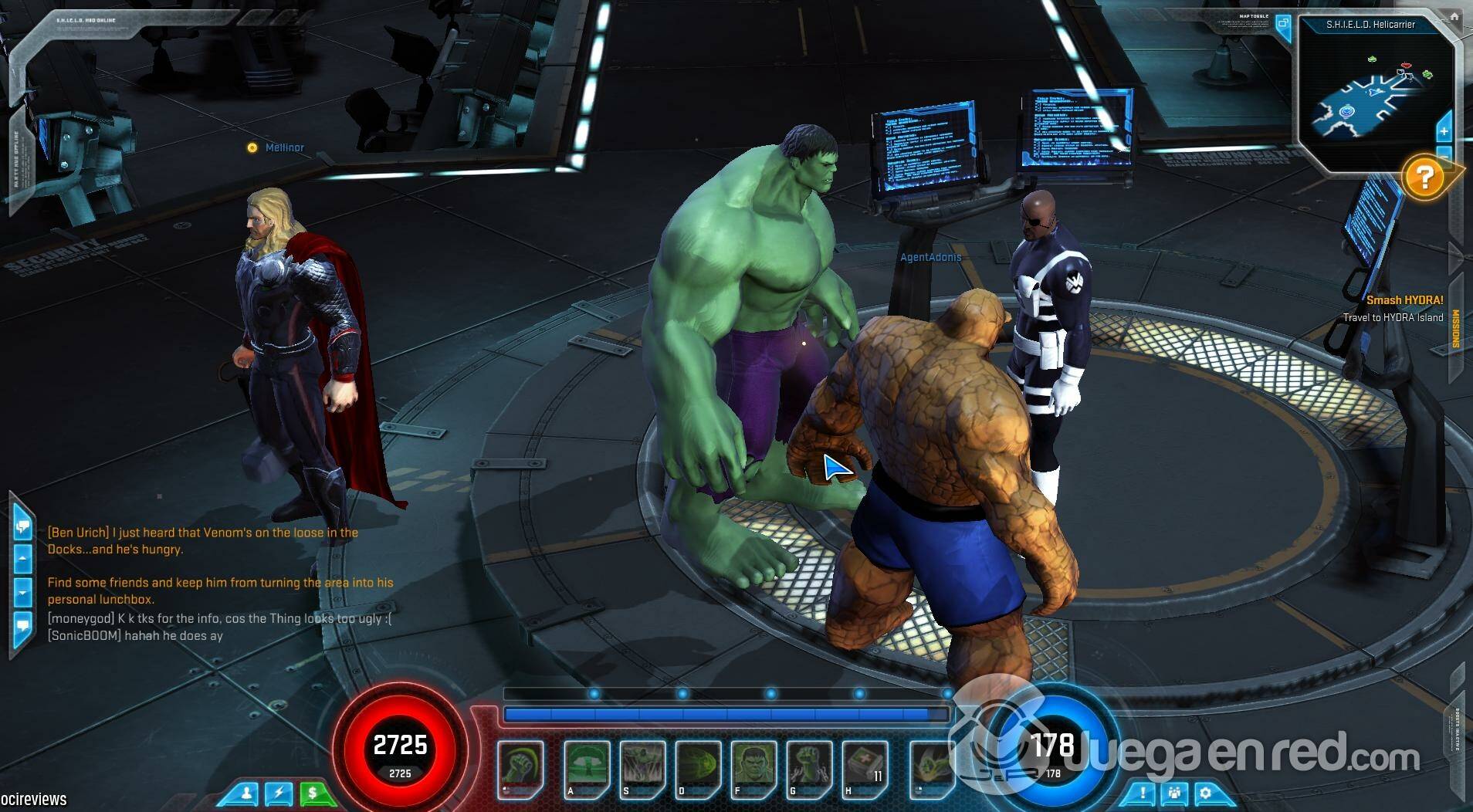Click the S.H.I.E.L.D. Helicarrier minimap
The width and height of the screenshot is (1473, 812).
pos(1370,100)
